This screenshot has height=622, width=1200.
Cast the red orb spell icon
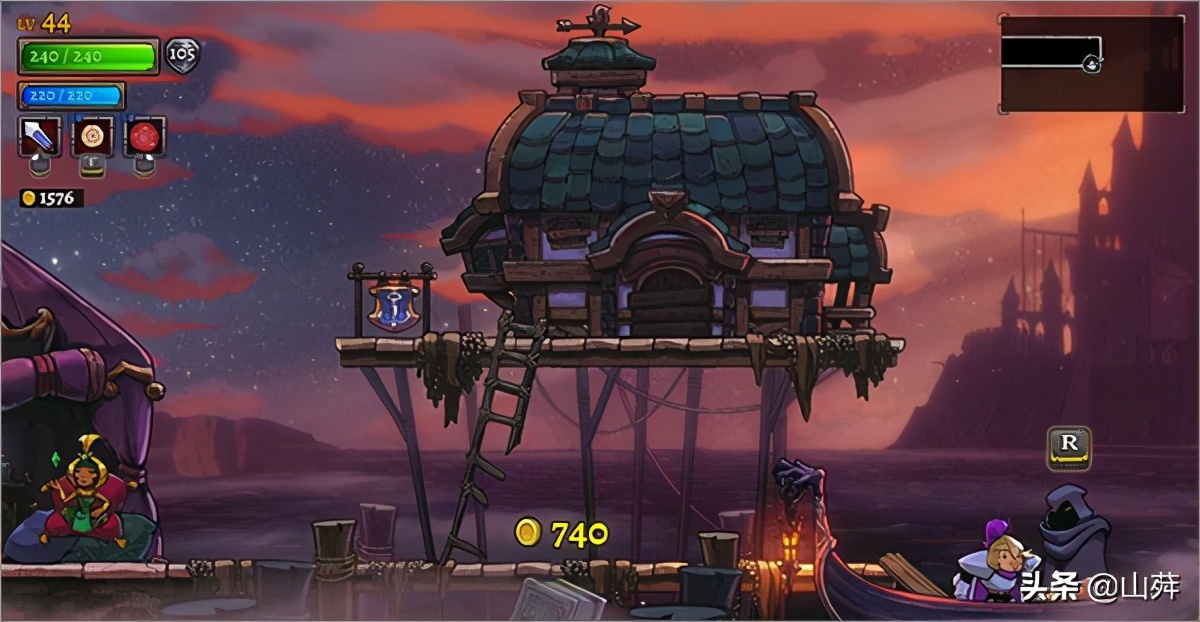tap(144, 136)
